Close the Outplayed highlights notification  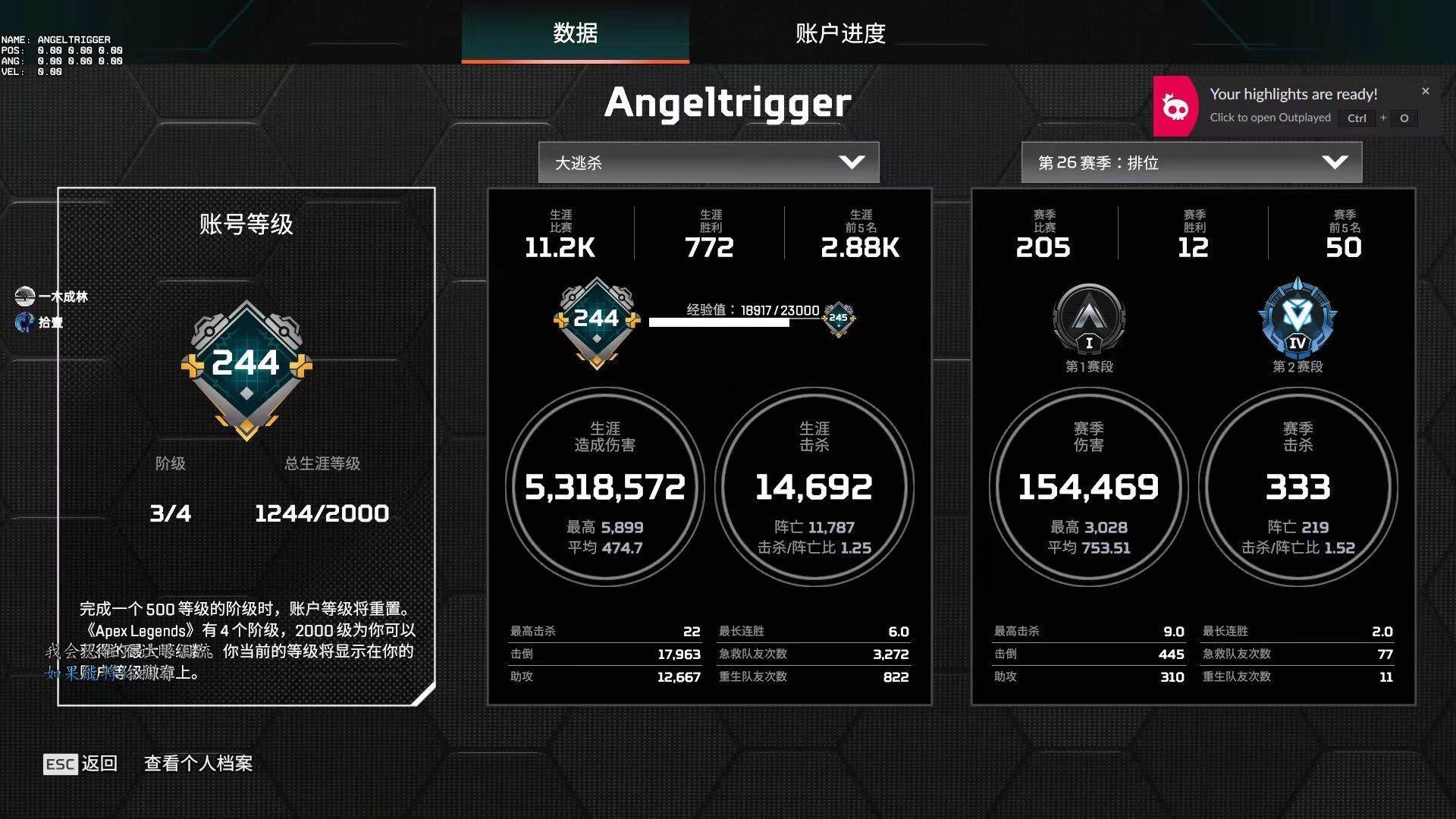pyautogui.click(x=1426, y=91)
